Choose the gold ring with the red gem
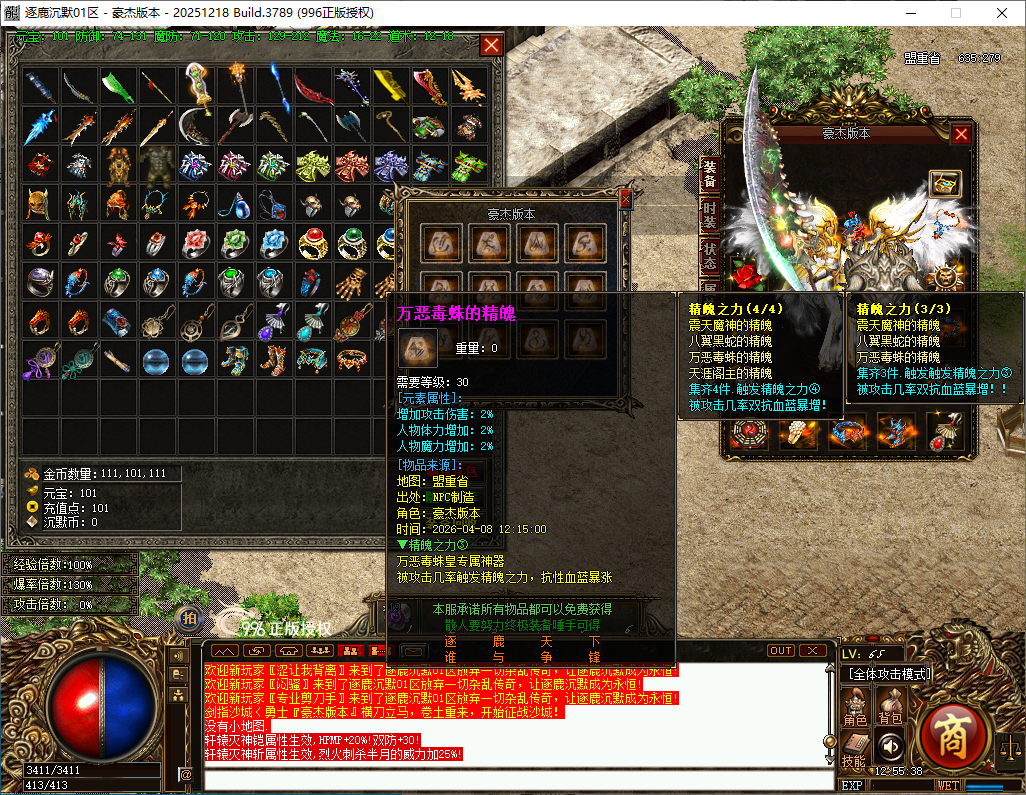This screenshot has height=795, width=1026. click(313, 242)
